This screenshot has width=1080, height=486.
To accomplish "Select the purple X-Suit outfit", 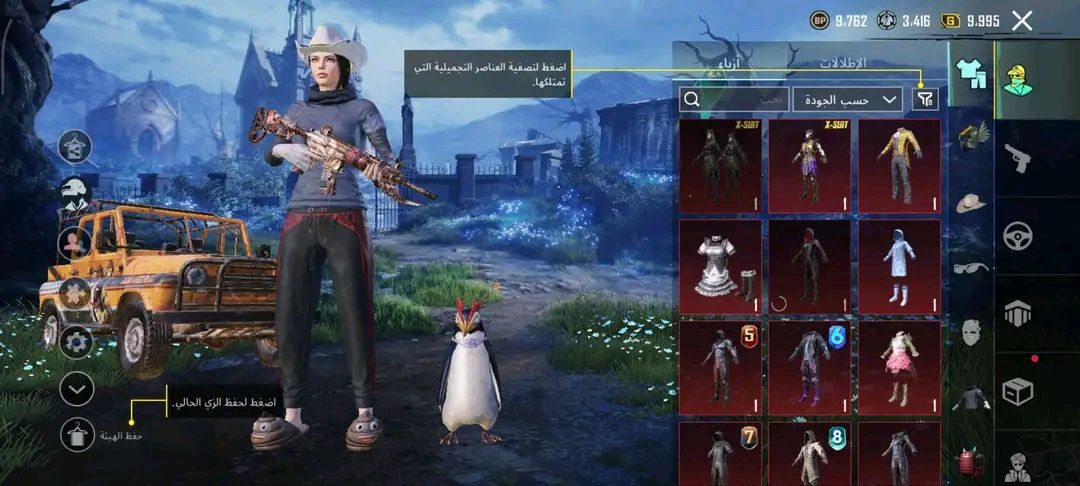I will point(809,166).
